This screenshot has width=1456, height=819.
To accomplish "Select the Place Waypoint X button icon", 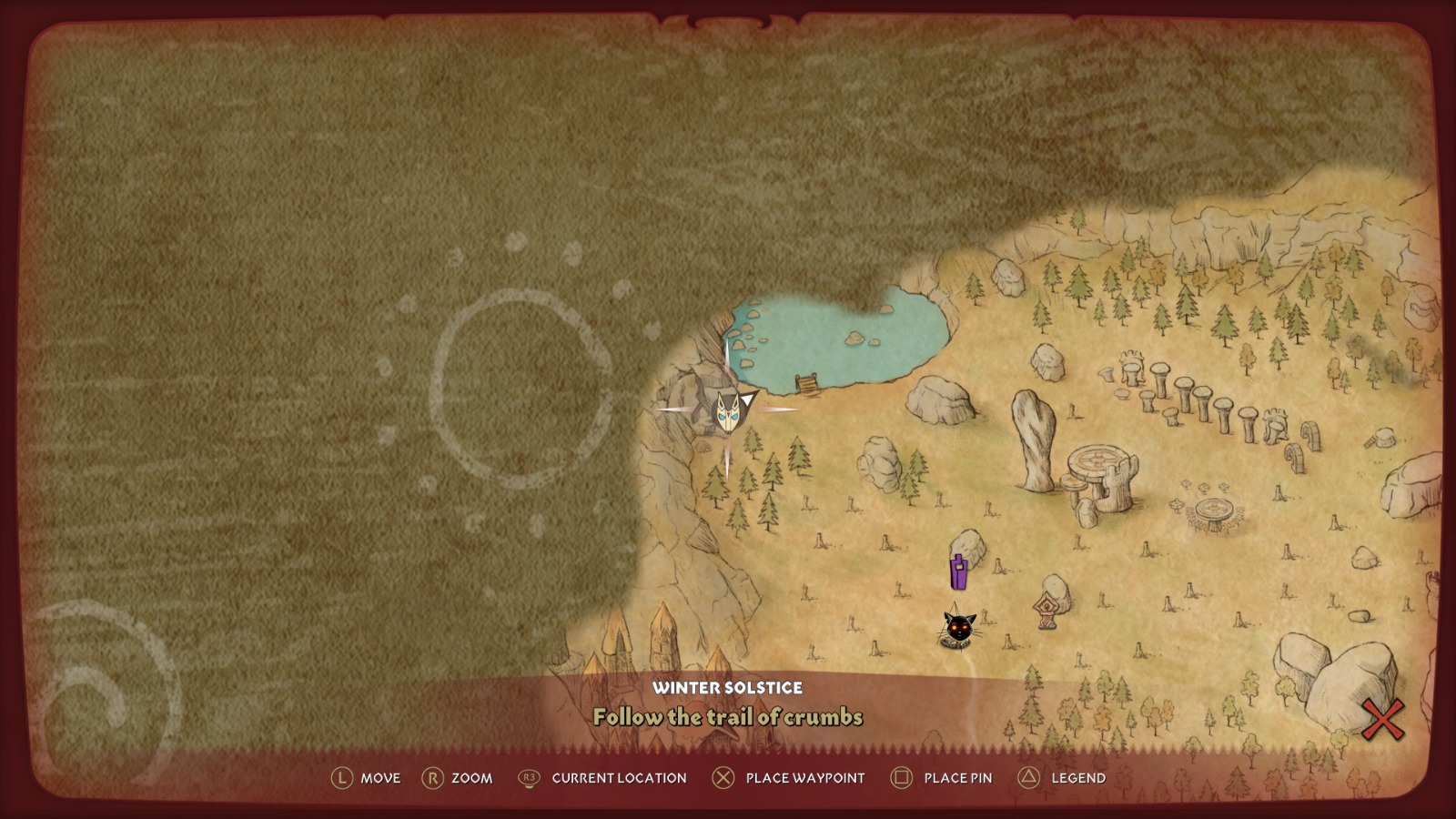I will pyautogui.click(x=723, y=778).
